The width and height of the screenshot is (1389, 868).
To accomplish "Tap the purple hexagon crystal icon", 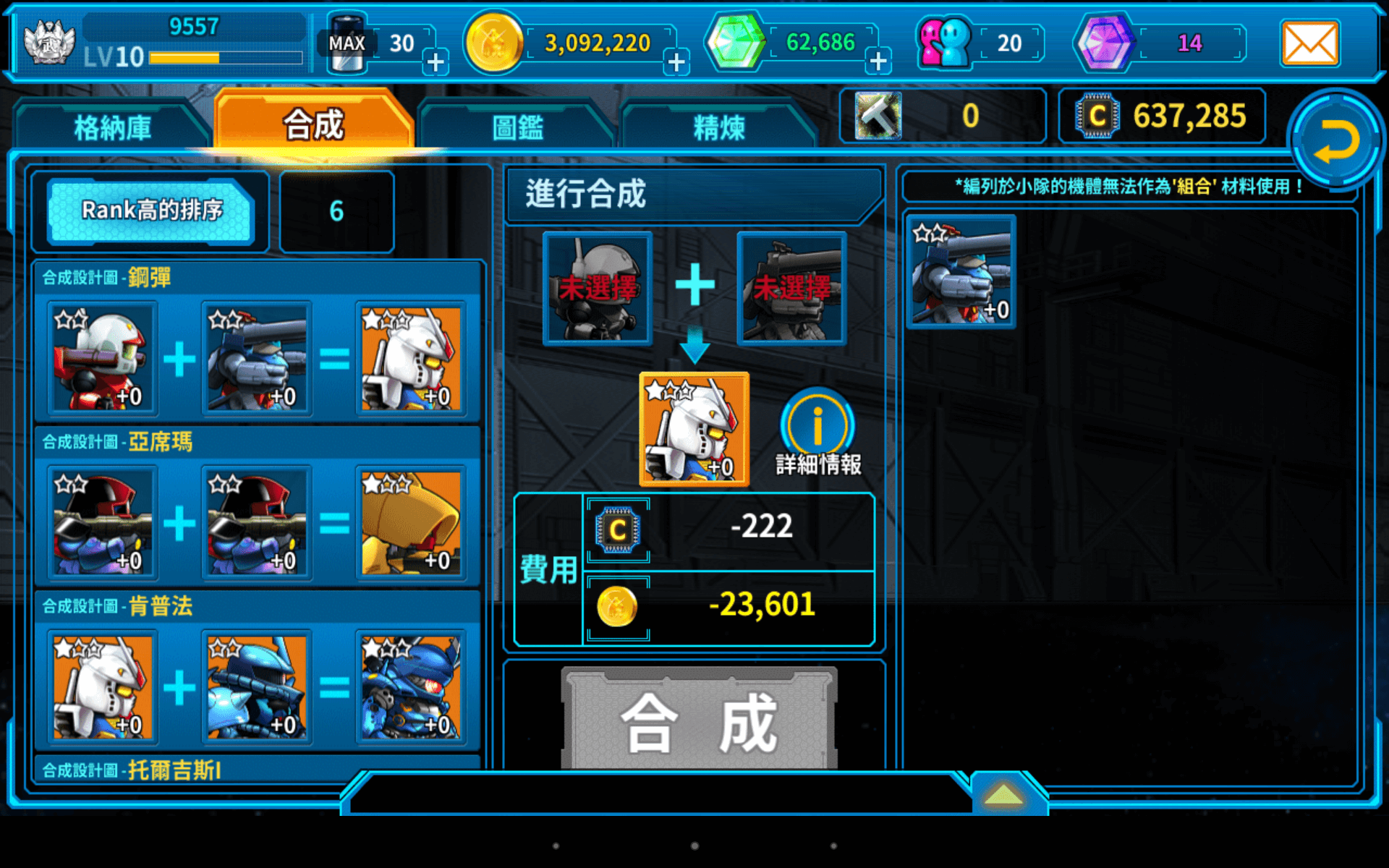I will coord(1105,41).
